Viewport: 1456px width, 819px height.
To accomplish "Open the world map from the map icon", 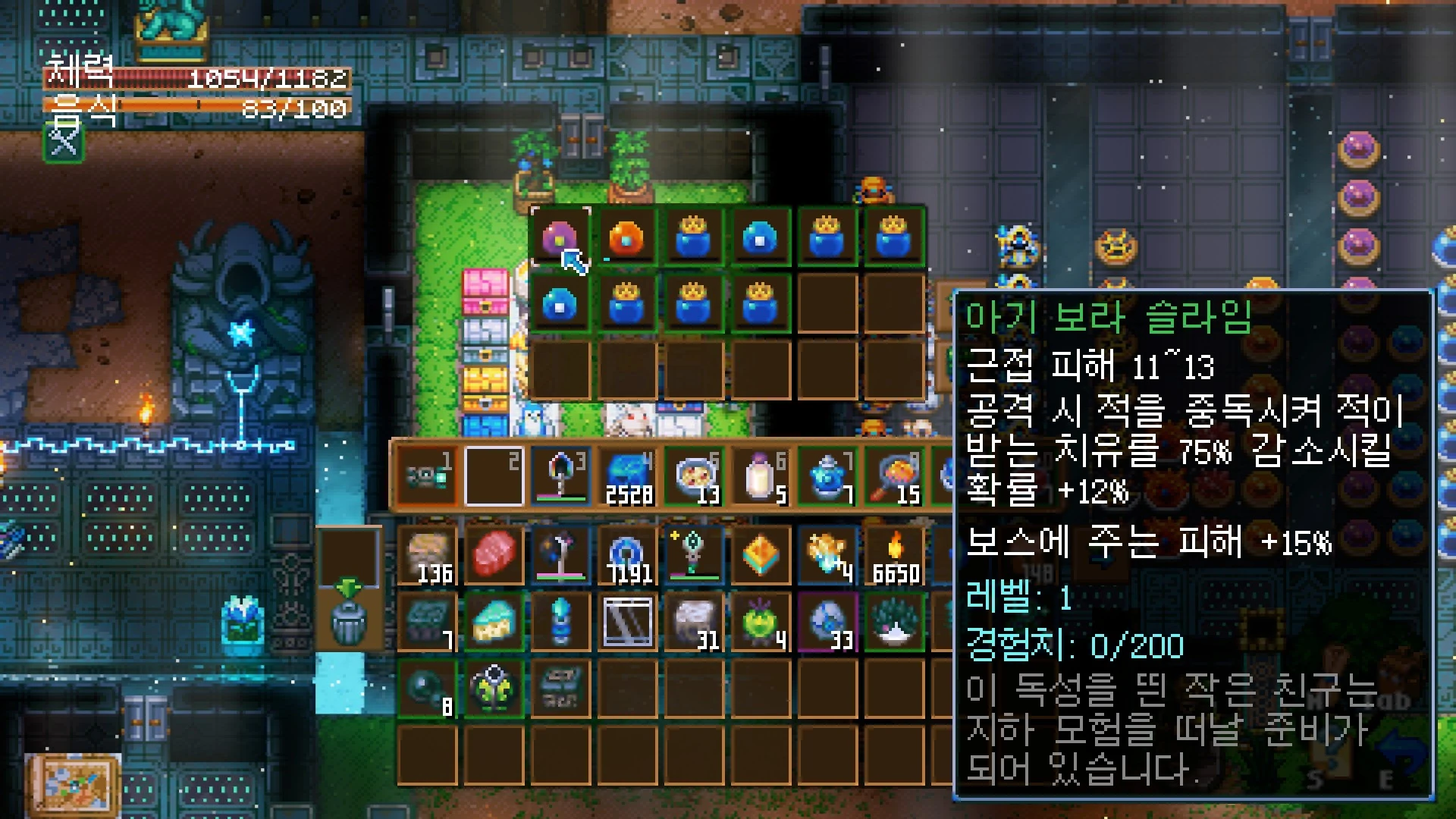I will [x=72, y=785].
